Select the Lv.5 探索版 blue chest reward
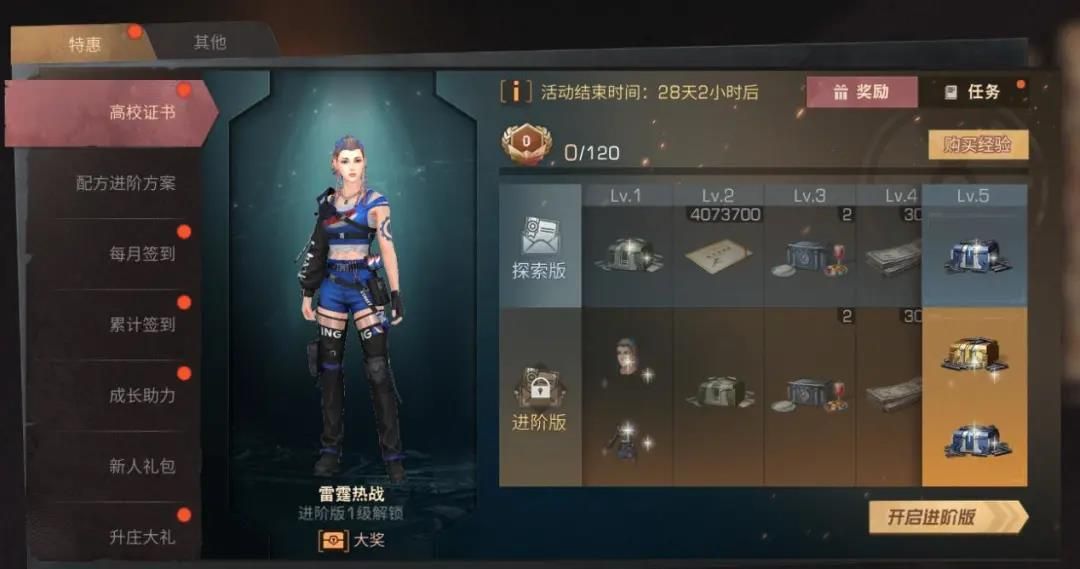 (x=973, y=255)
